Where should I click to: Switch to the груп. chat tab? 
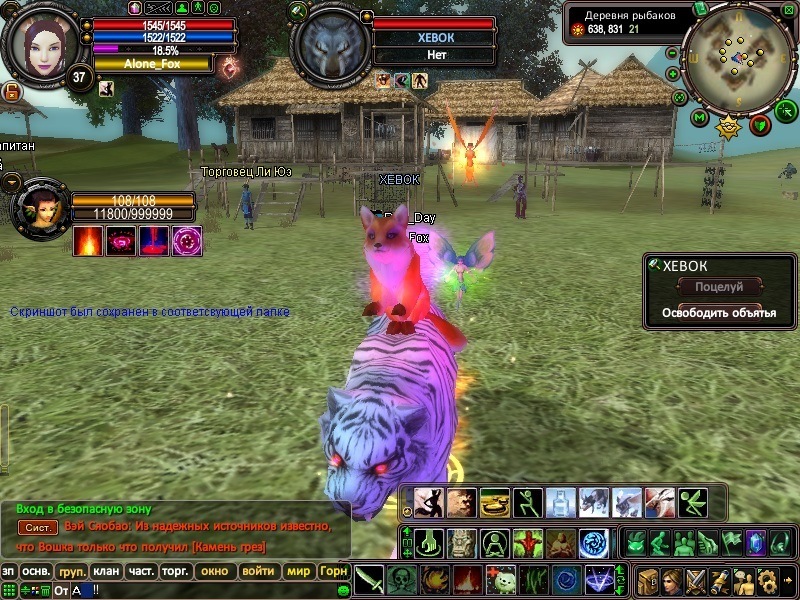(72, 572)
